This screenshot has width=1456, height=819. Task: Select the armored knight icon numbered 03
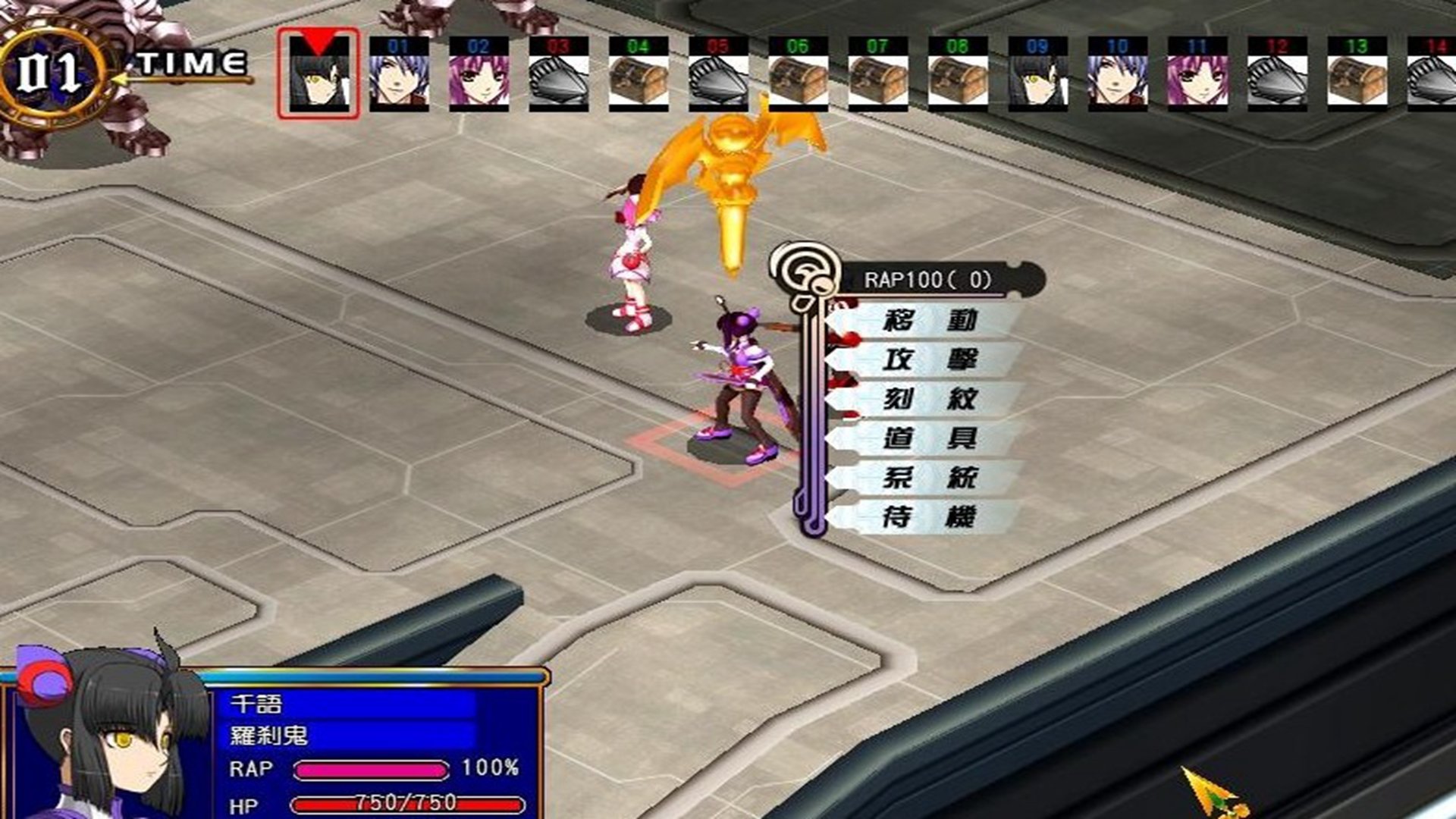click(x=558, y=74)
